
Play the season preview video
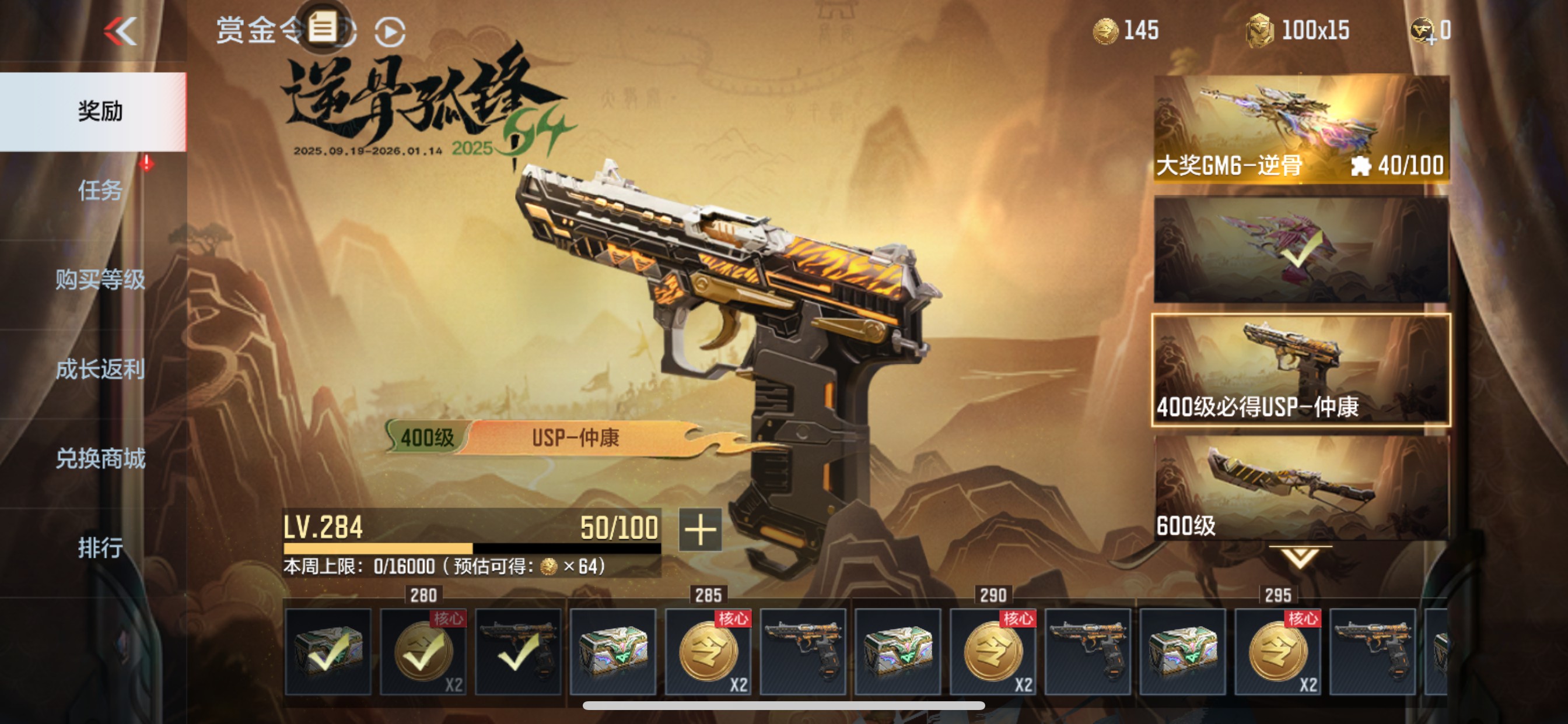click(x=390, y=32)
